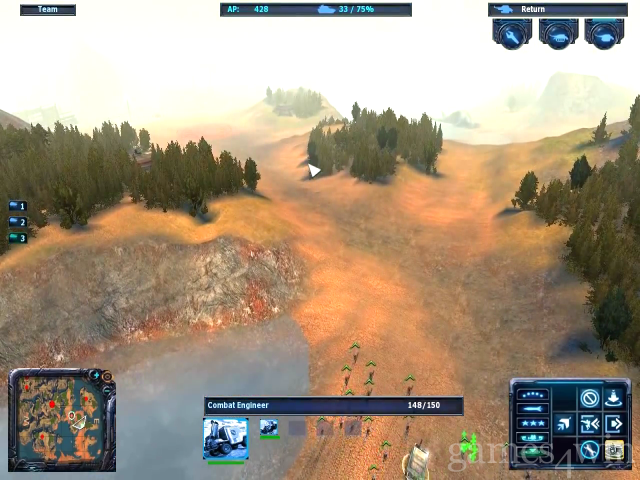The height and width of the screenshot is (480, 640).
Task: Open the Team panel
Action: coord(47,10)
